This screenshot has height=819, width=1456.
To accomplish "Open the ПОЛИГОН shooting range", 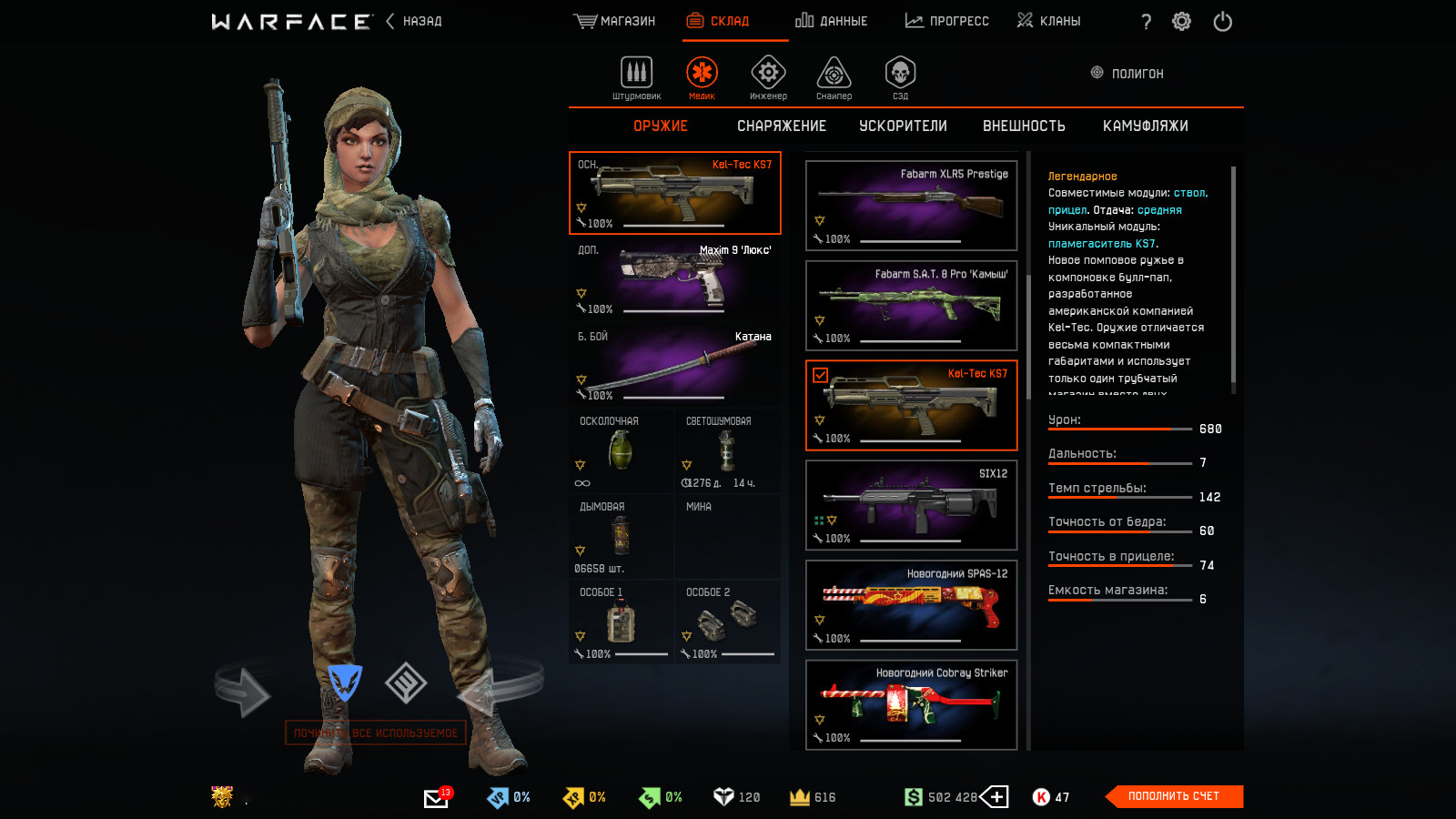I will 1127,74.
